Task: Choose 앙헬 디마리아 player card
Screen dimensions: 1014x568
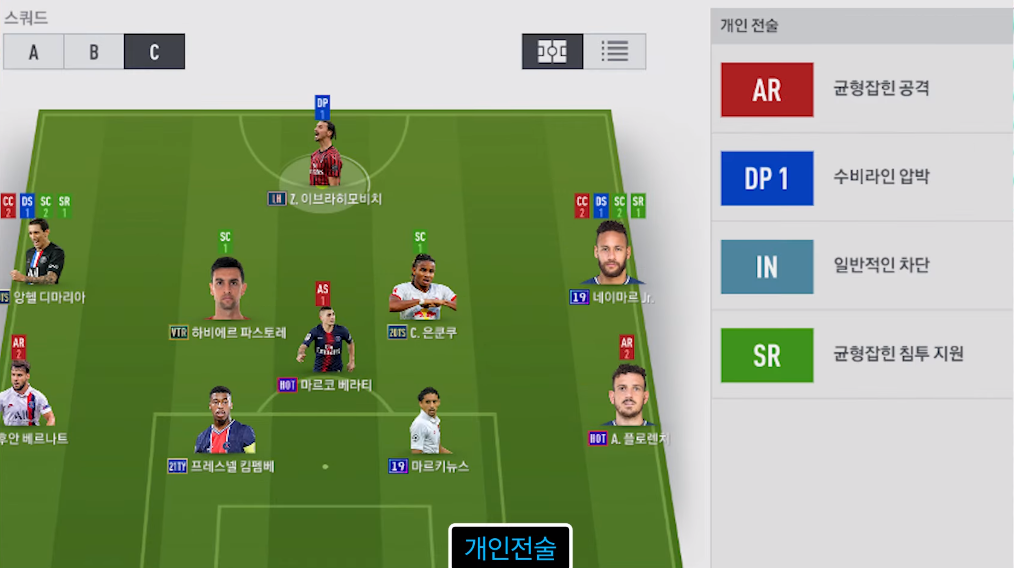Action: click(40, 255)
